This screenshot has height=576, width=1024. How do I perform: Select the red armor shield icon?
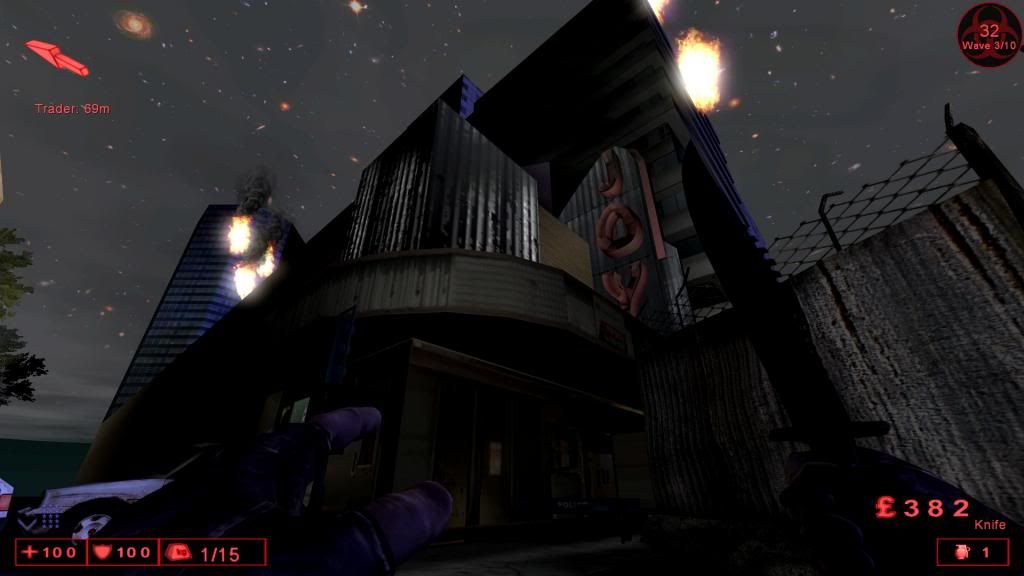point(102,552)
